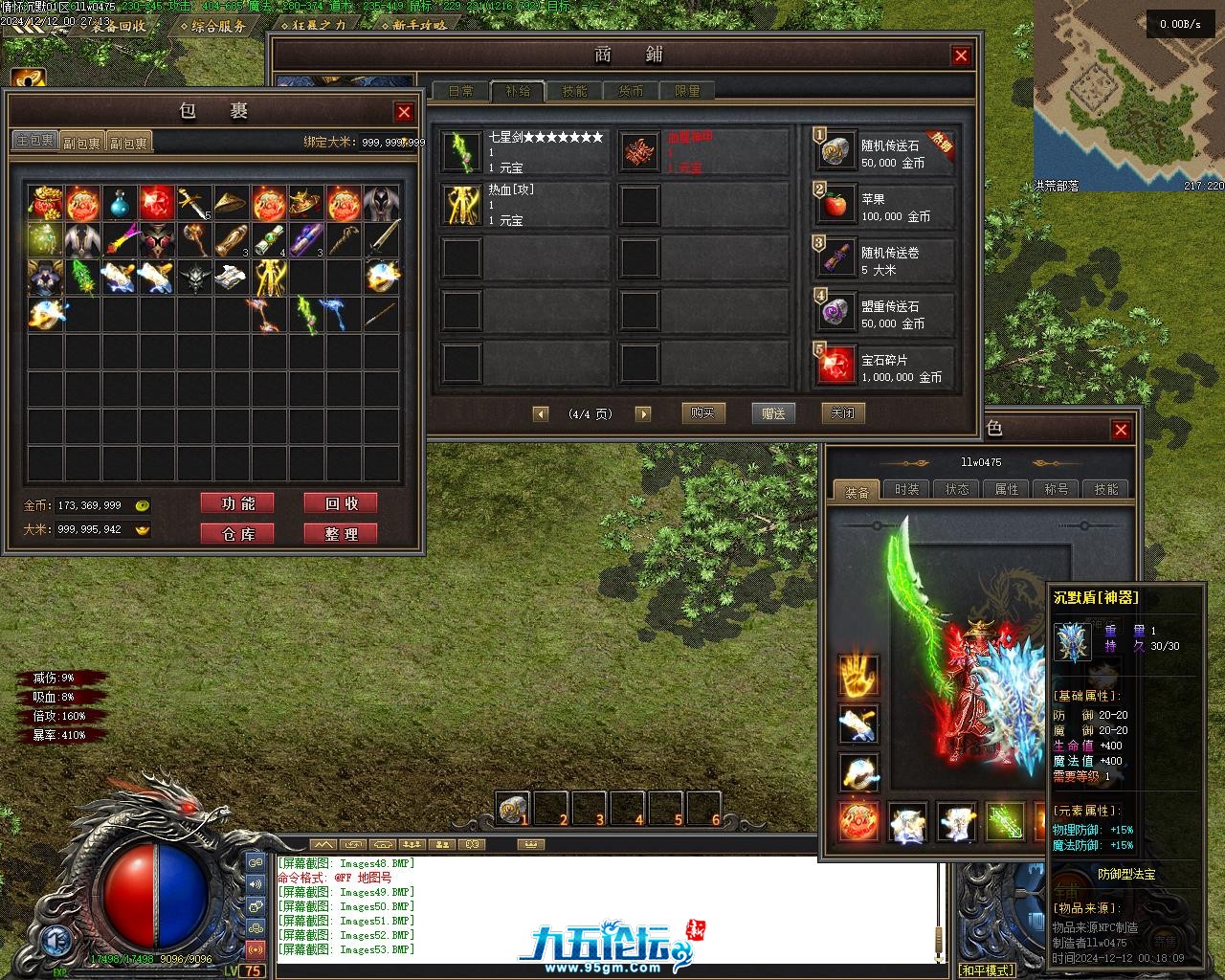This screenshot has height=980, width=1225.
Task: Click the 赠送 gift button
Action: point(773,413)
